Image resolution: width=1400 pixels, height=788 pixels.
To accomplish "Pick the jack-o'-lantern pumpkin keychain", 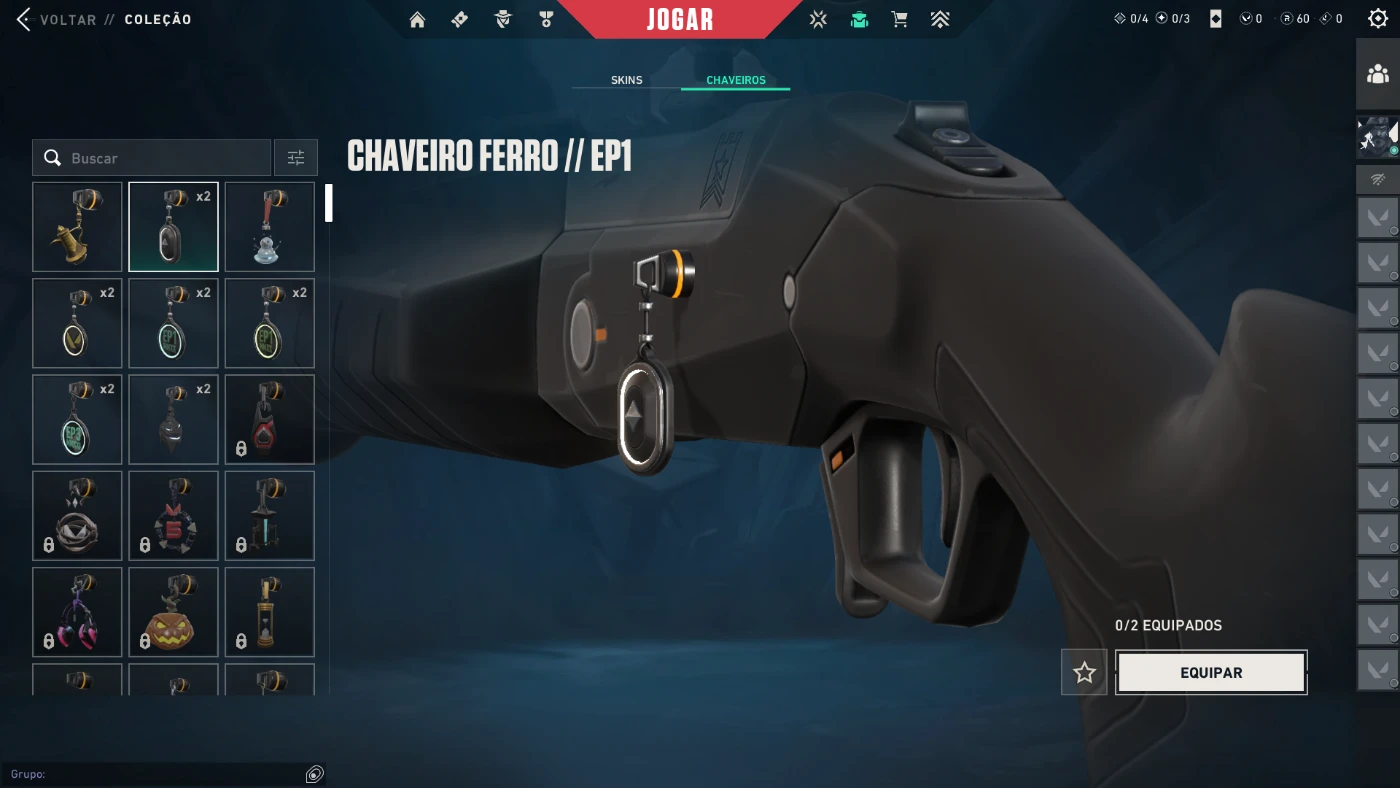I will pyautogui.click(x=173, y=612).
